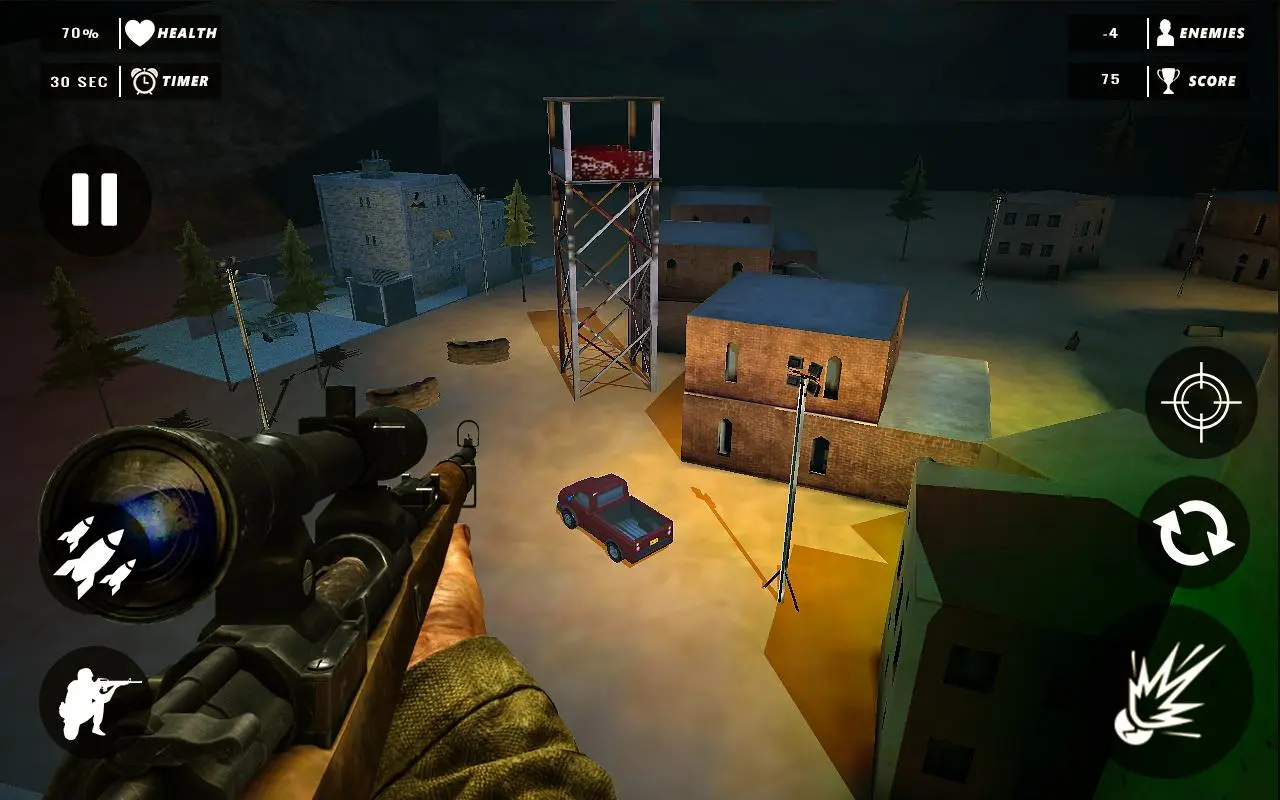Click the ENEMIES person icon

[x=1167, y=31]
